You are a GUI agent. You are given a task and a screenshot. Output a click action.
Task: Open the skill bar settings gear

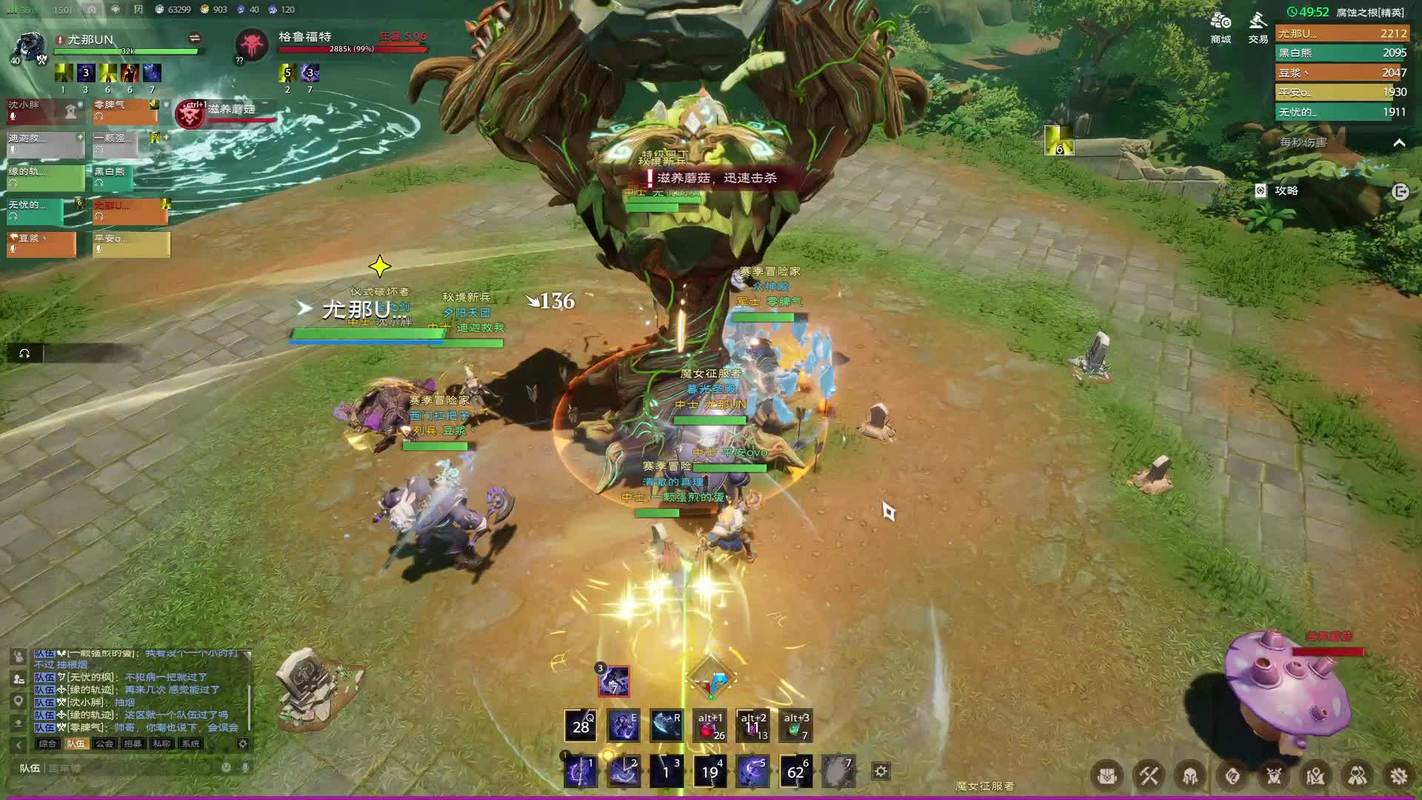click(x=880, y=771)
